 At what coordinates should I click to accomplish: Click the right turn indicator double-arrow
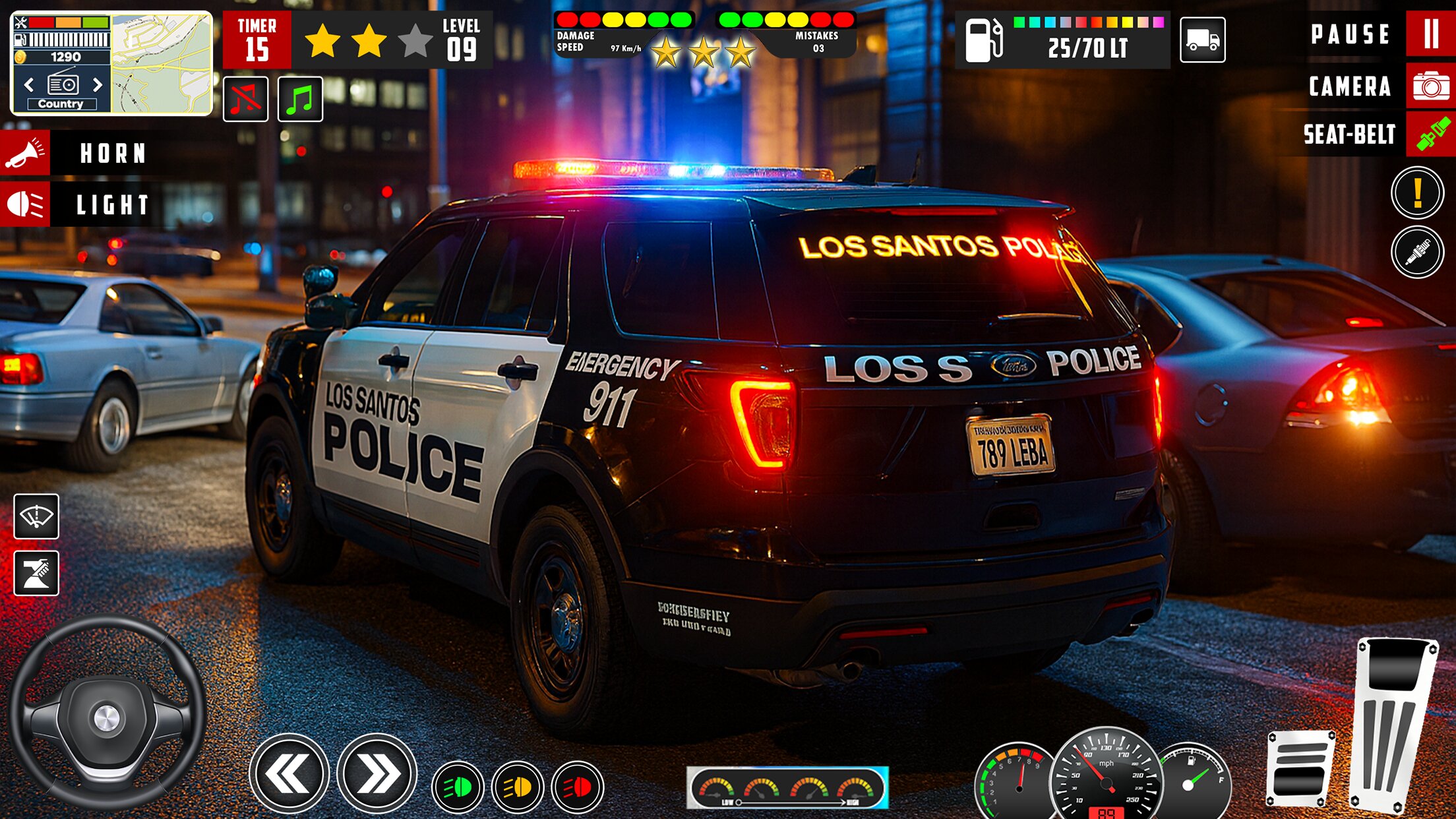point(377,773)
